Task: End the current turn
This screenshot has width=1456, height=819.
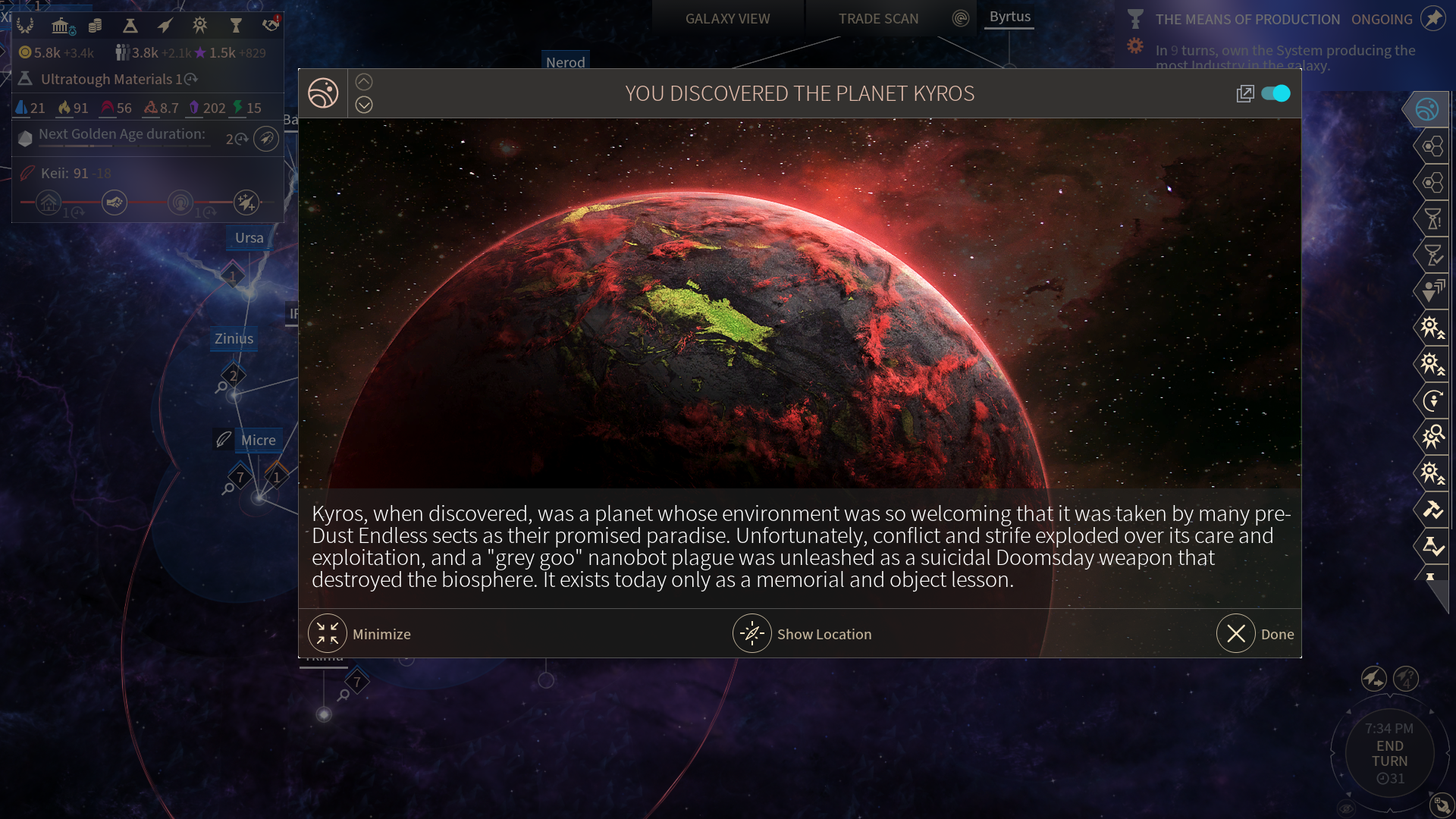Action: point(1389,753)
